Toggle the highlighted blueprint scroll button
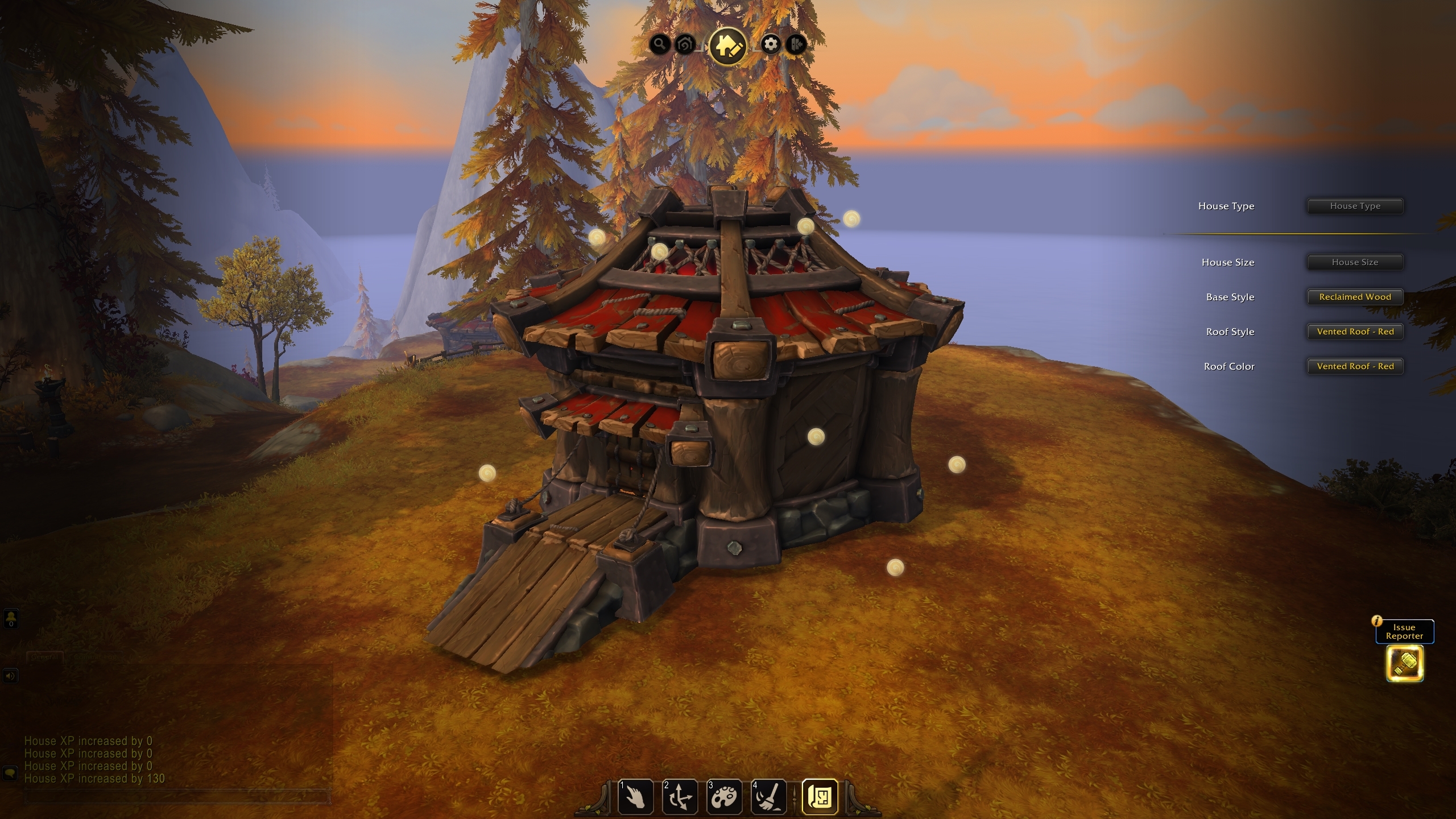This screenshot has height=819, width=1456. [x=820, y=797]
